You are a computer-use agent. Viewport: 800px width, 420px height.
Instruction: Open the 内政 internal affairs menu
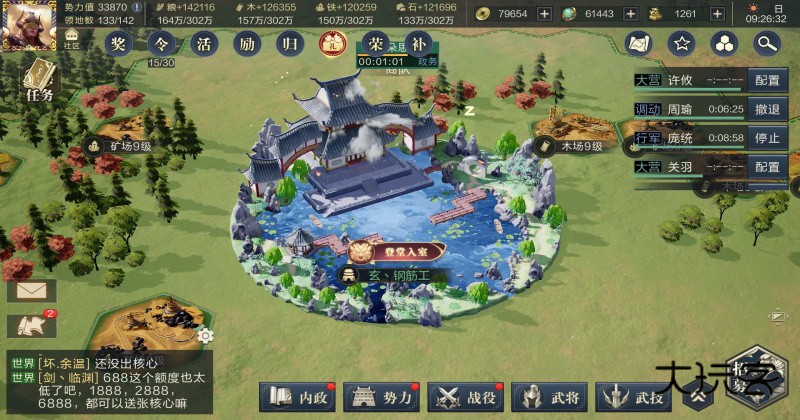[297, 397]
